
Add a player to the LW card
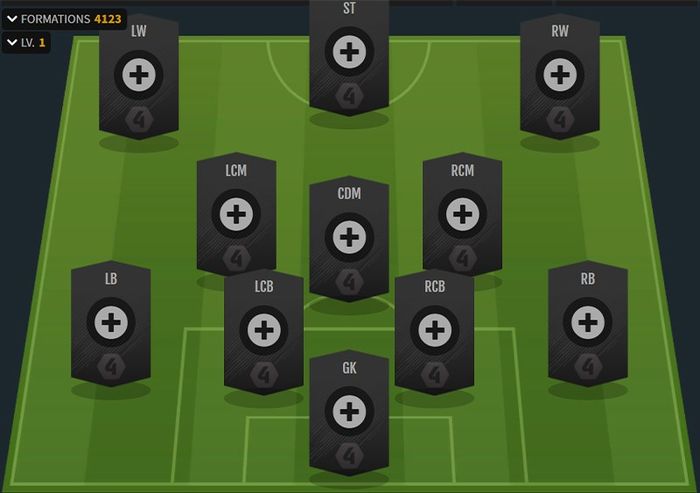click(138, 74)
